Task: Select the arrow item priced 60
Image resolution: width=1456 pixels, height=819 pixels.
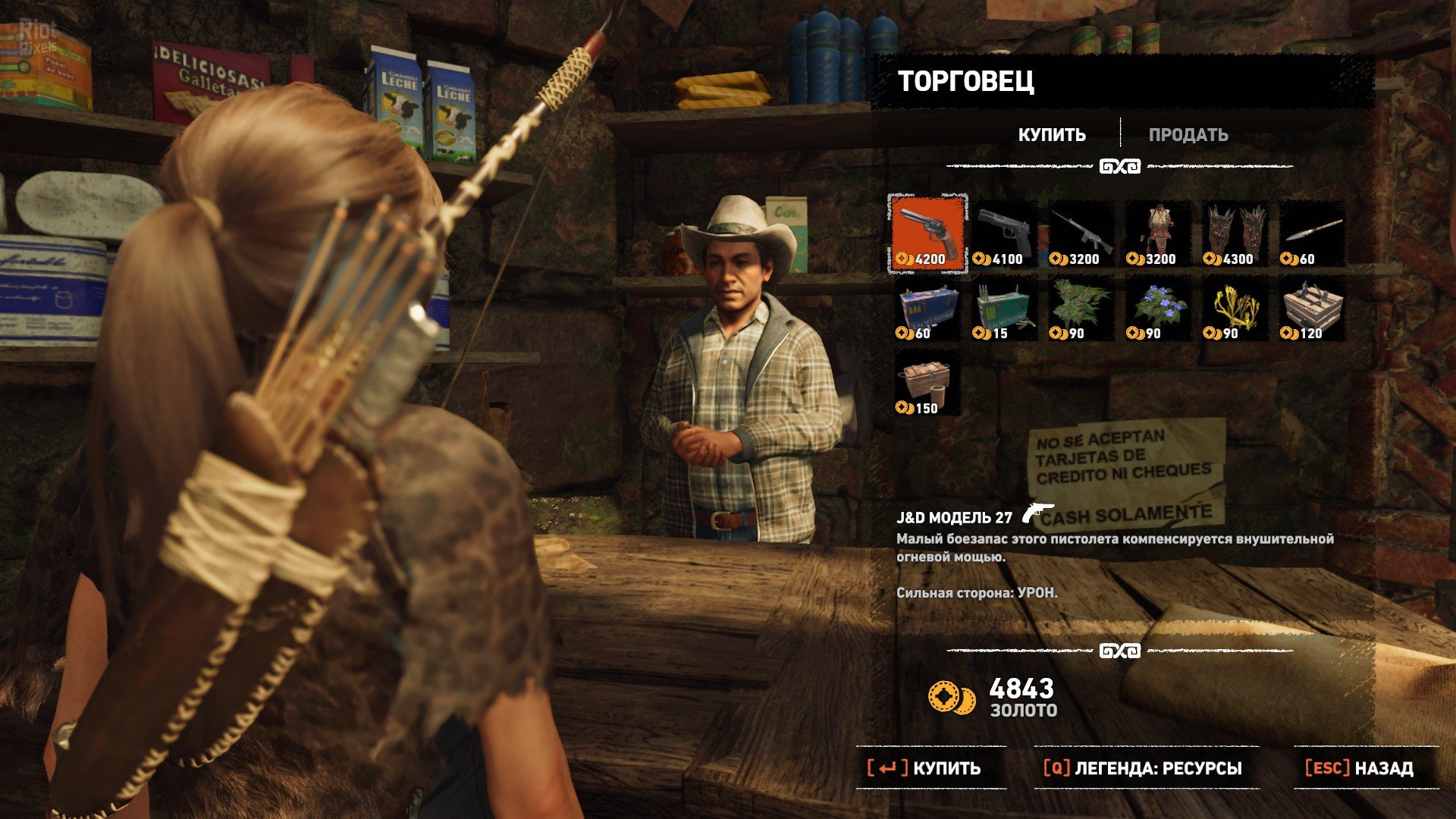Action: [x=1312, y=233]
